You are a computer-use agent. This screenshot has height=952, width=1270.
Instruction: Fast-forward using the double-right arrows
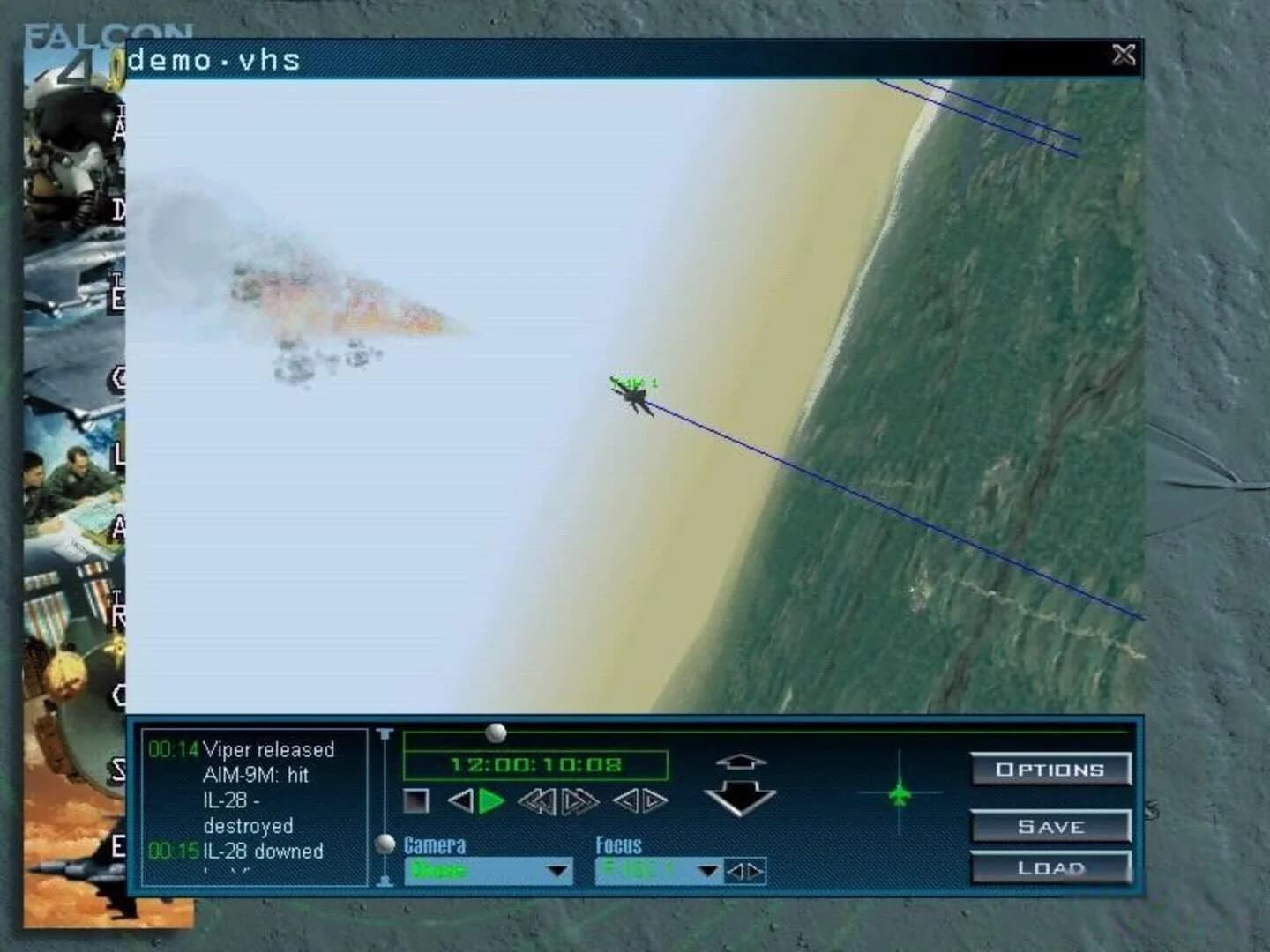coord(578,801)
